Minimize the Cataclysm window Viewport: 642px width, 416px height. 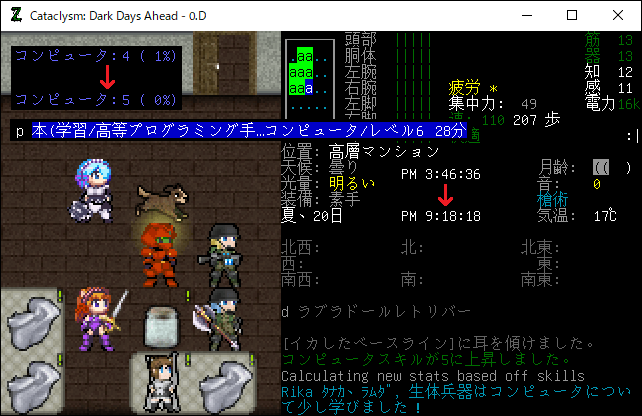click(x=526, y=15)
